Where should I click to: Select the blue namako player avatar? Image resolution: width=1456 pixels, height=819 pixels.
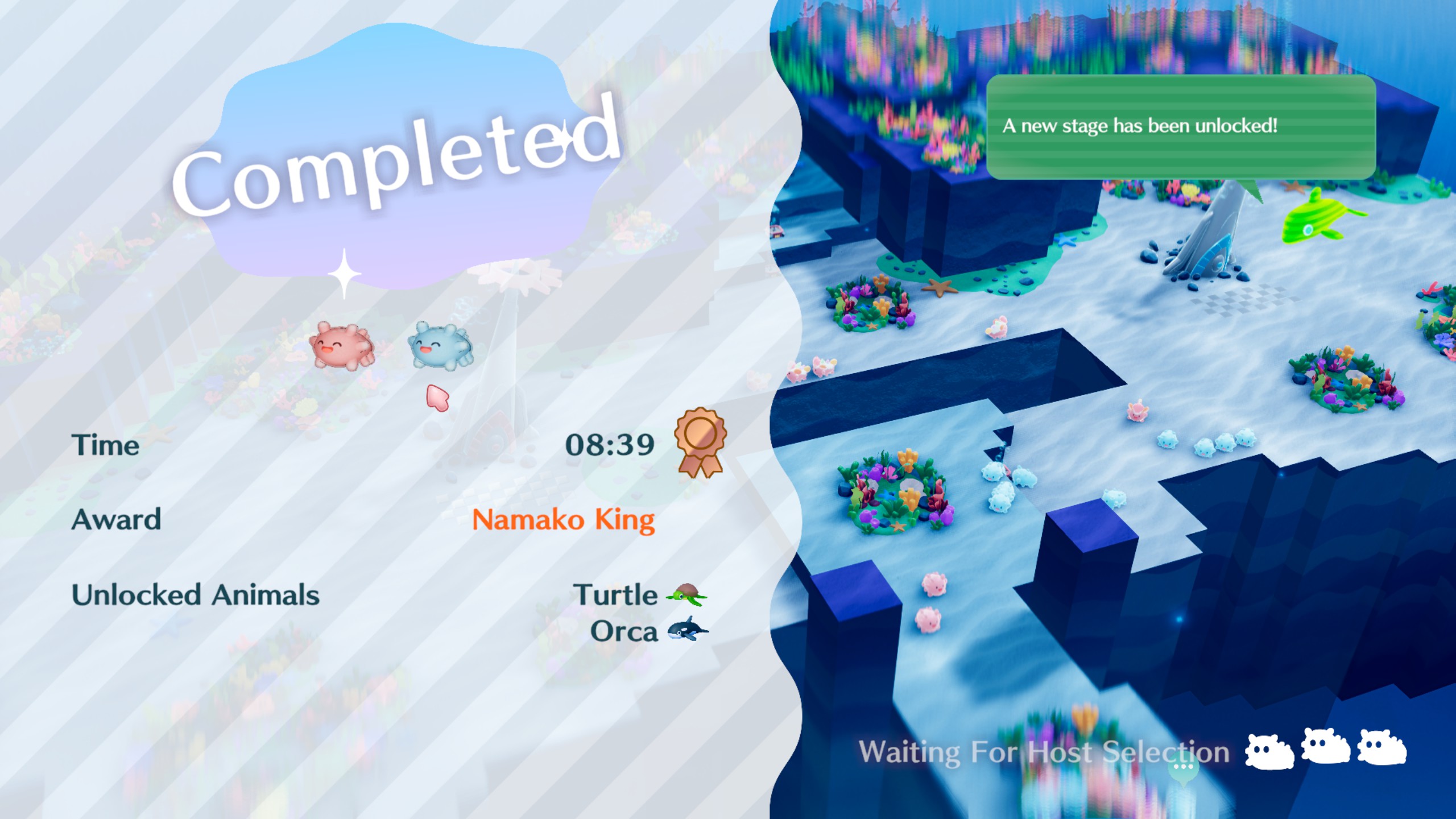tap(440, 345)
